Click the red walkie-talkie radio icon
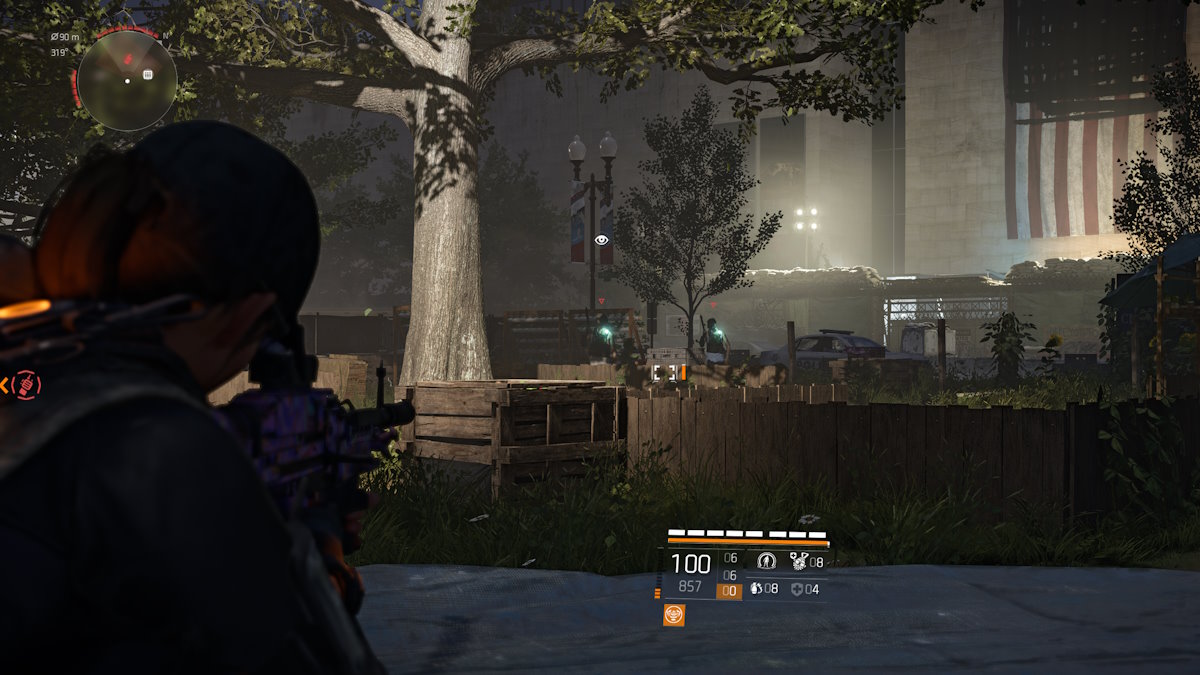This screenshot has height=675, width=1200. 26,385
